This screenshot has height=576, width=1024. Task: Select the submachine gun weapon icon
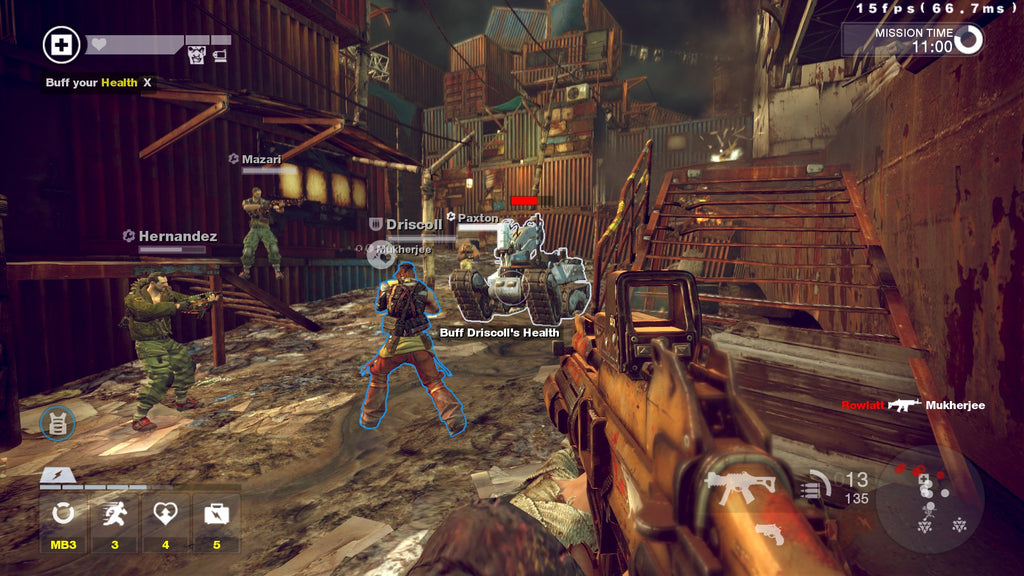pyautogui.click(x=740, y=487)
